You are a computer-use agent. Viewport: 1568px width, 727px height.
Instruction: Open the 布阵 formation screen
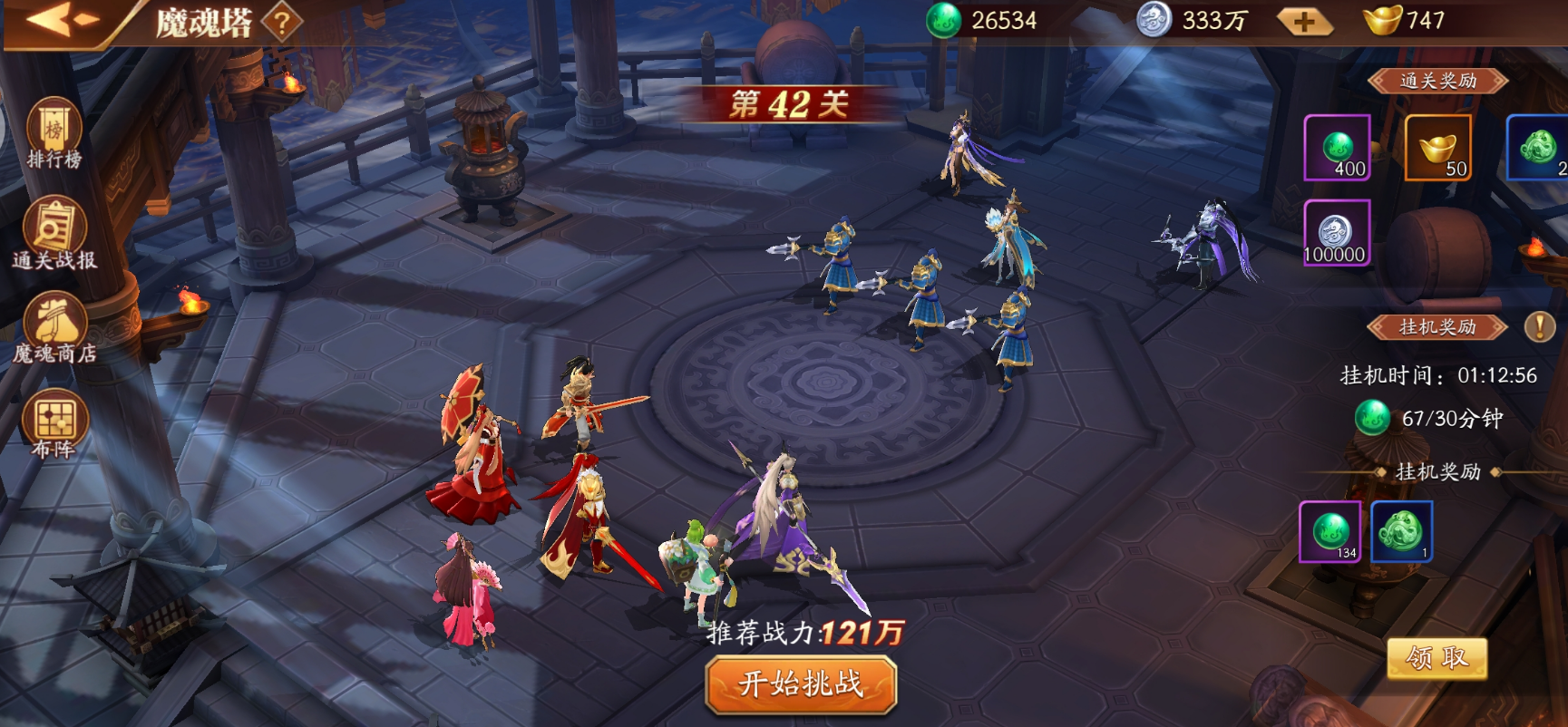pyautogui.click(x=54, y=424)
